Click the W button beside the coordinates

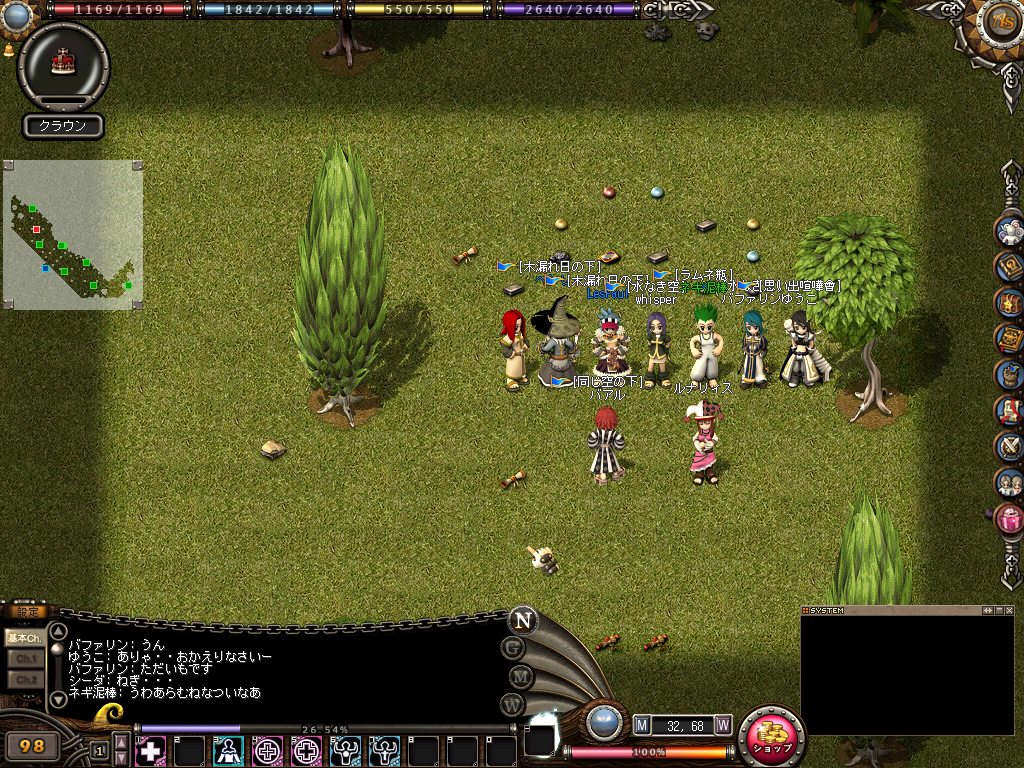(x=722, y=724)
